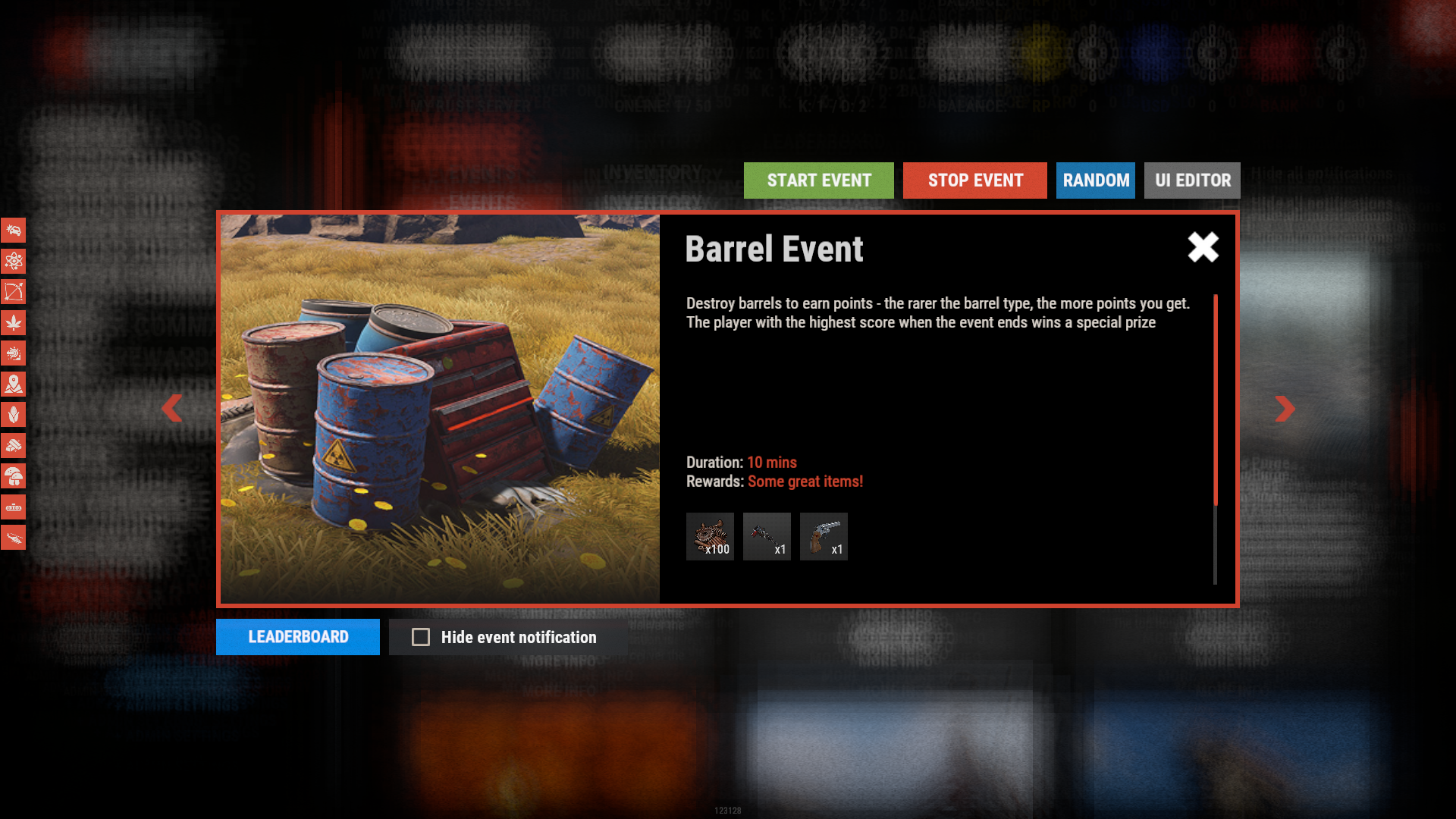
Task: Choose the car crash event icon
Action: coord(14,231)
